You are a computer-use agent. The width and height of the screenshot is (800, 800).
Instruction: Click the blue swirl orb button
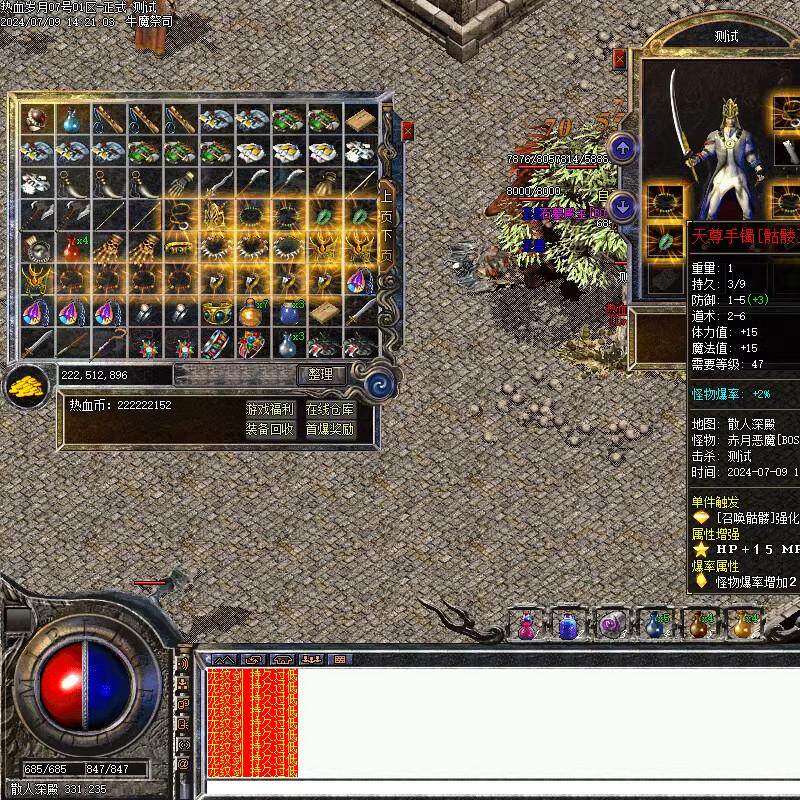[380, 384]
